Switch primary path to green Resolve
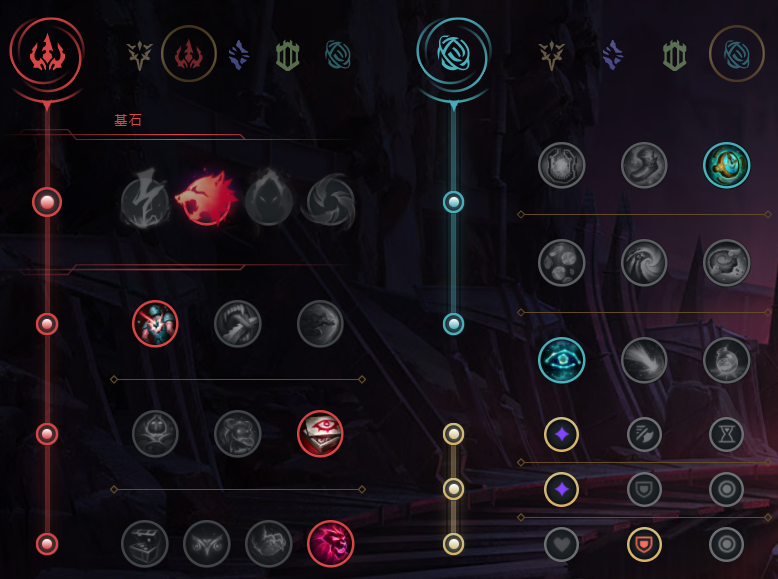 [288, 55]
